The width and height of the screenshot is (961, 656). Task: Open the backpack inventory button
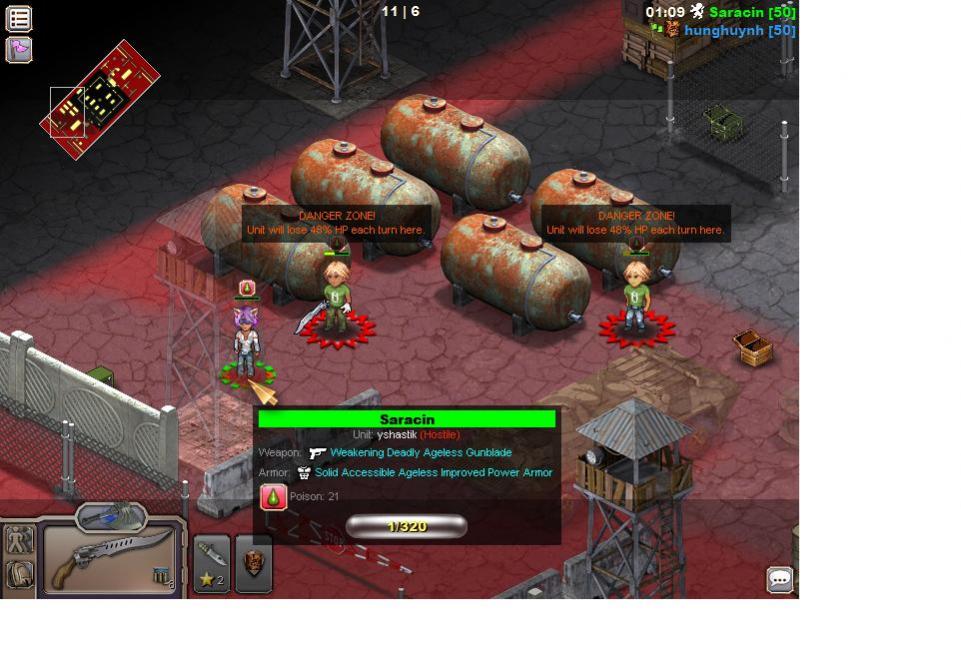tap(20, 574)
